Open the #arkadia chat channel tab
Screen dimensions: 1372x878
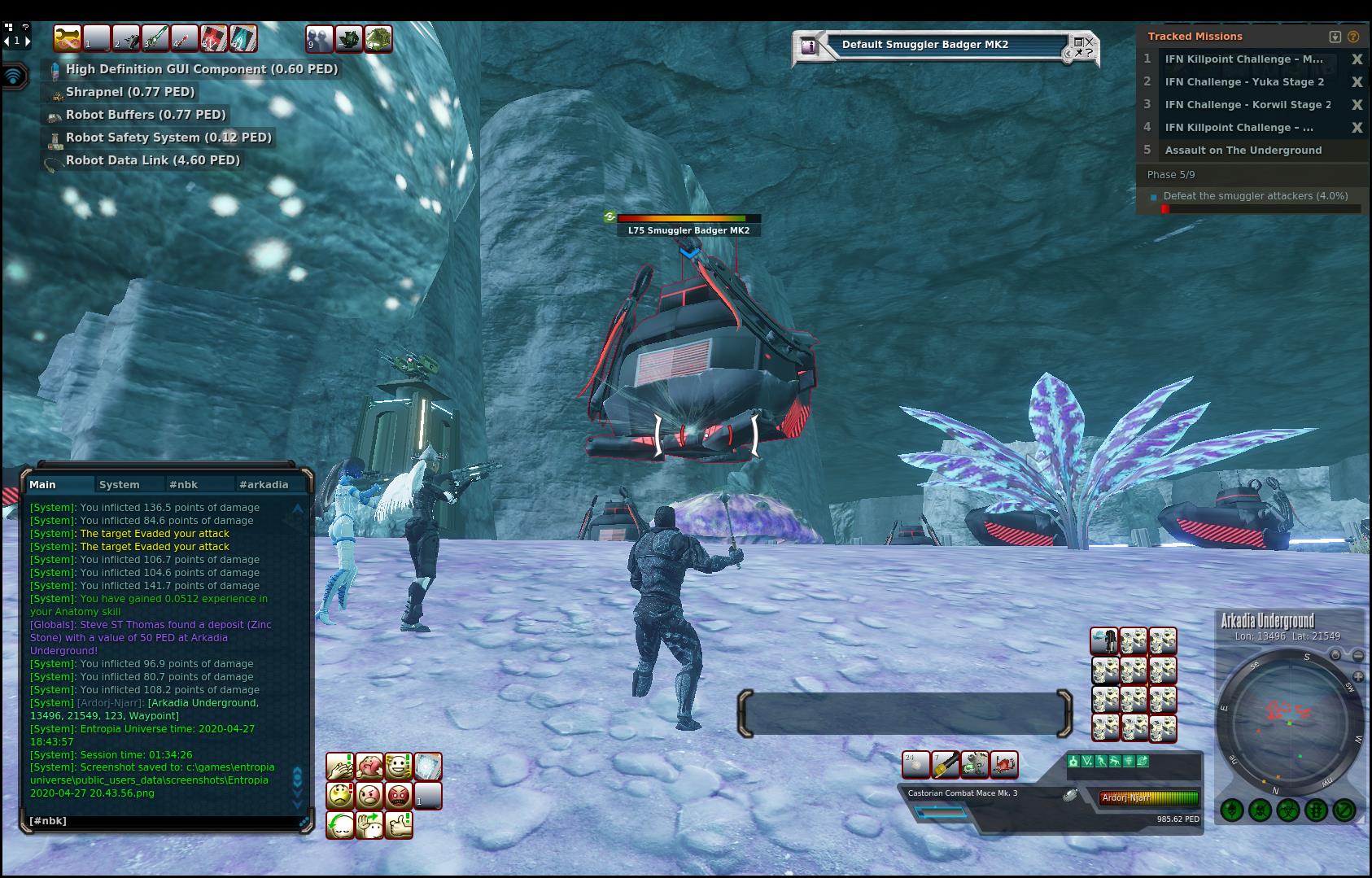[264, 484]
